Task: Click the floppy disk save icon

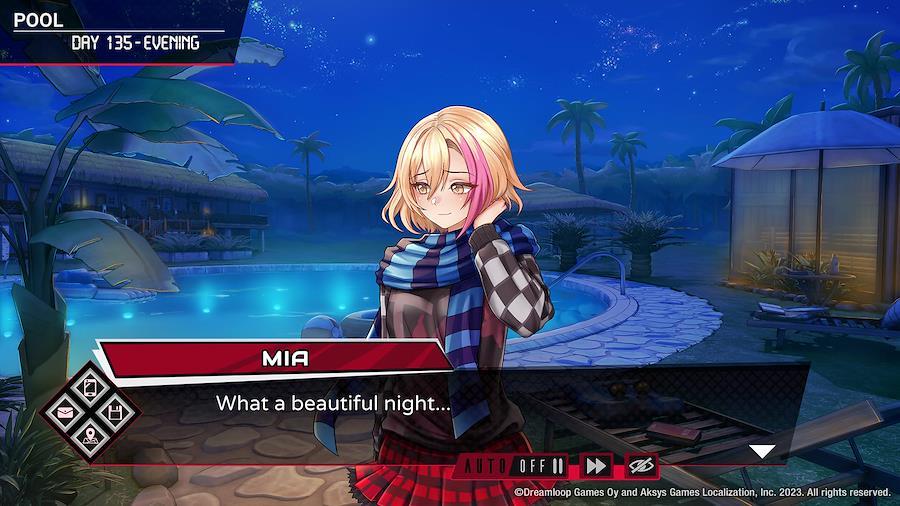Action: coord(113,411)
